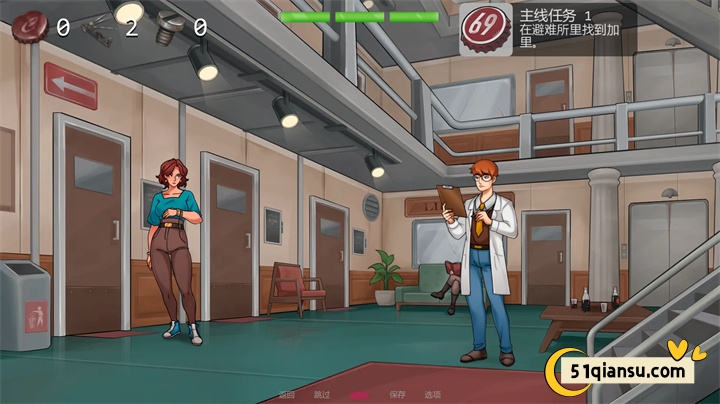The height and width of the screenshot is (404, 720).
Task: Click the 返回 (back) button
Action: pyautogui.click(x=287, y=395)
